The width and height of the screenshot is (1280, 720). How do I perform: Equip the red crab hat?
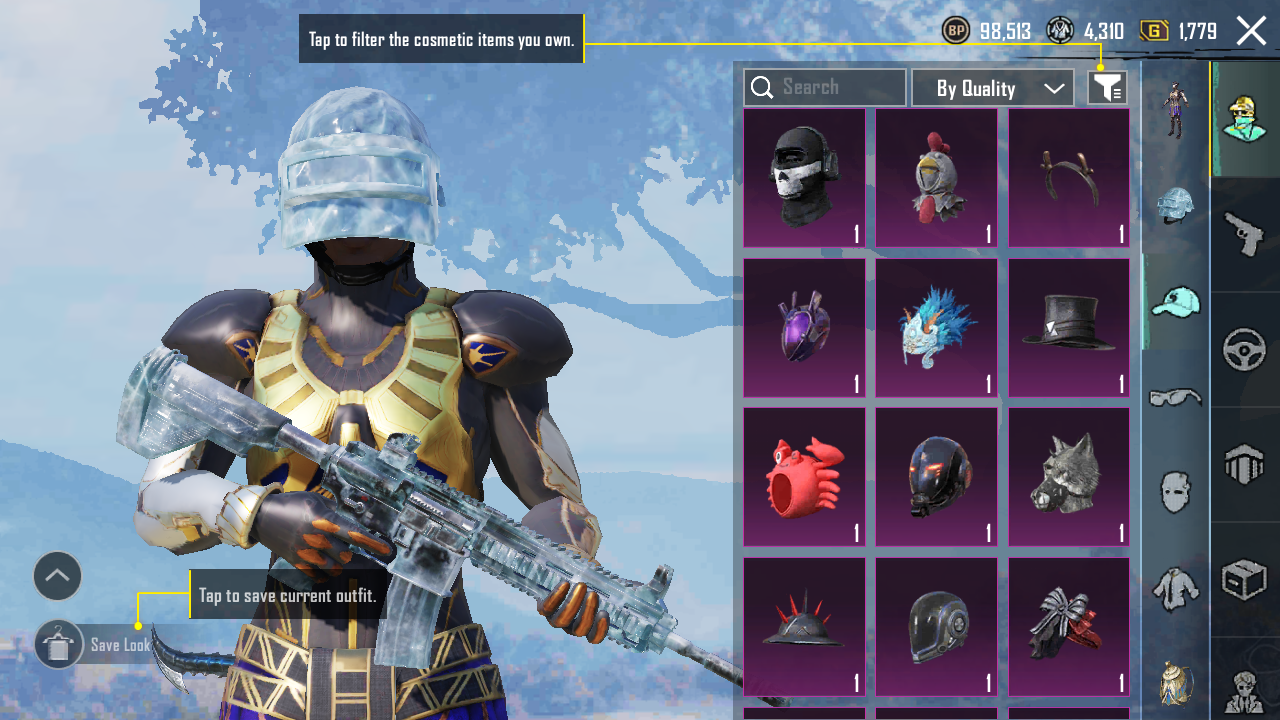pos(804,477)
